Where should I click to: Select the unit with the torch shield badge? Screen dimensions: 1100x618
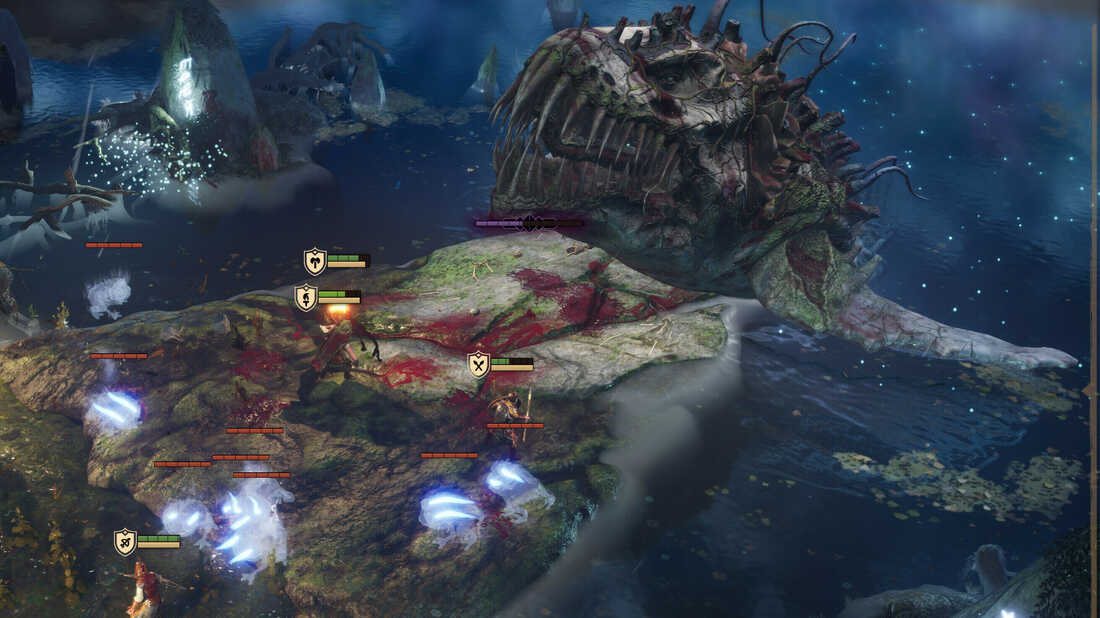point(306,297)
